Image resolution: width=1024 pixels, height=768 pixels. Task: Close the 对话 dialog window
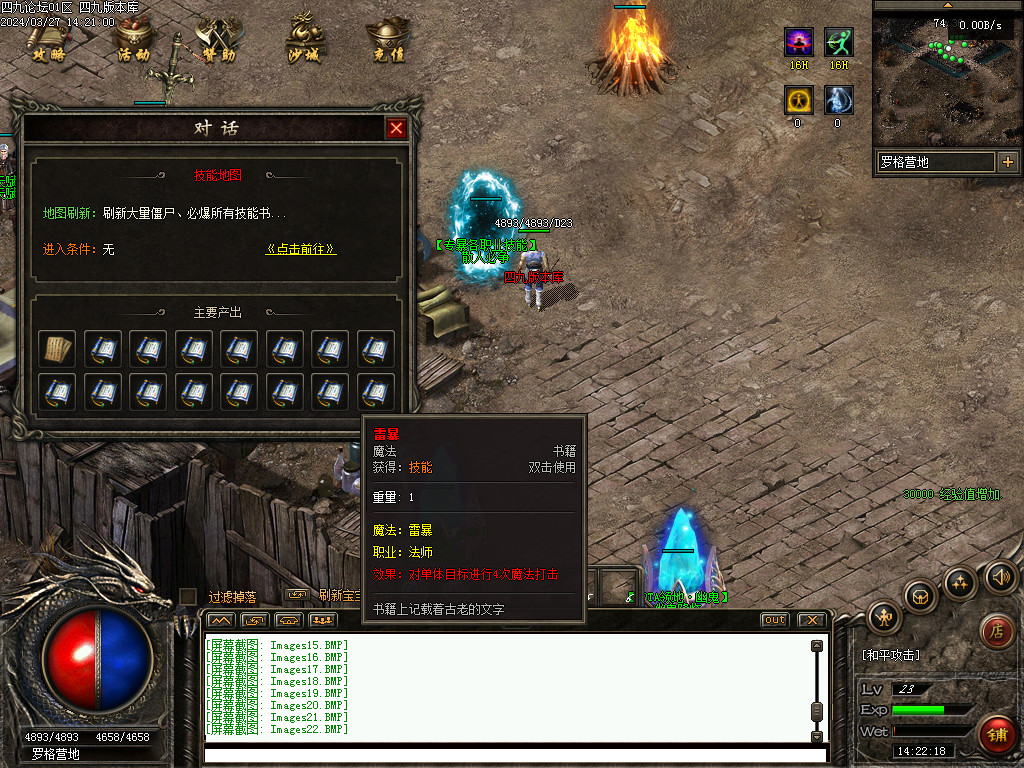[x=396, y=128]
